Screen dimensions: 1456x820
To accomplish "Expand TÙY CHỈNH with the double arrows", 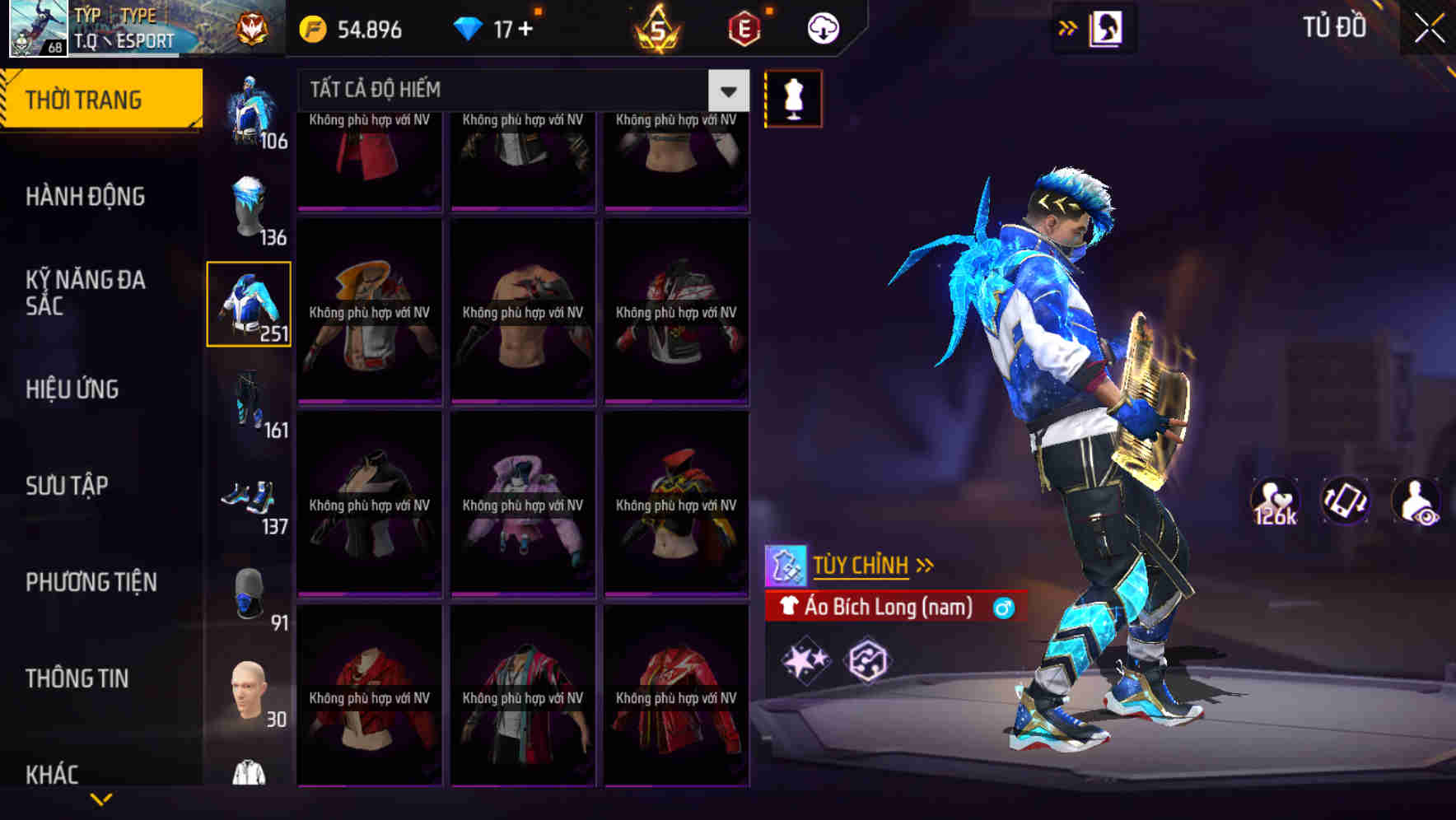I will [926, 564].
